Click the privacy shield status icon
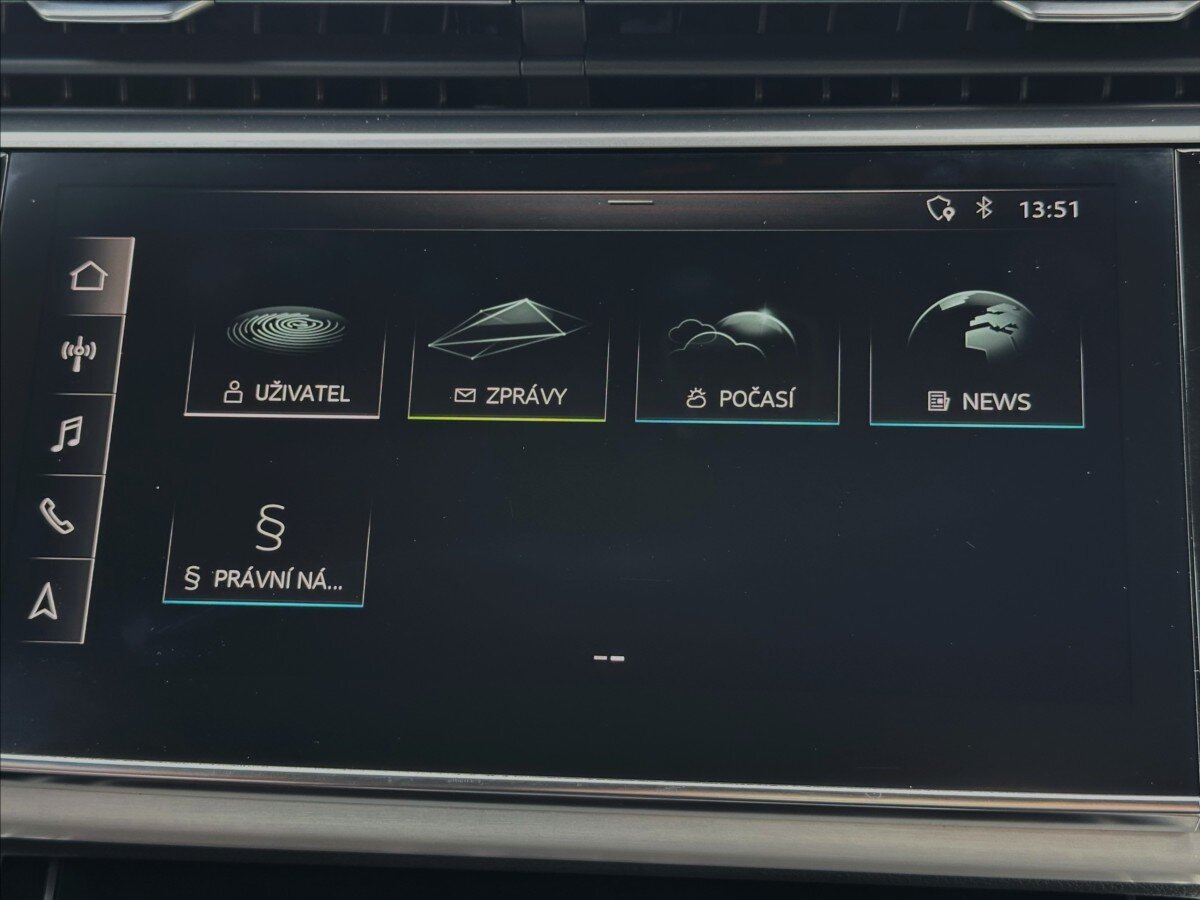Viewport: 1200px width, 900px height. pyautogui.click(x=939, y=208)
